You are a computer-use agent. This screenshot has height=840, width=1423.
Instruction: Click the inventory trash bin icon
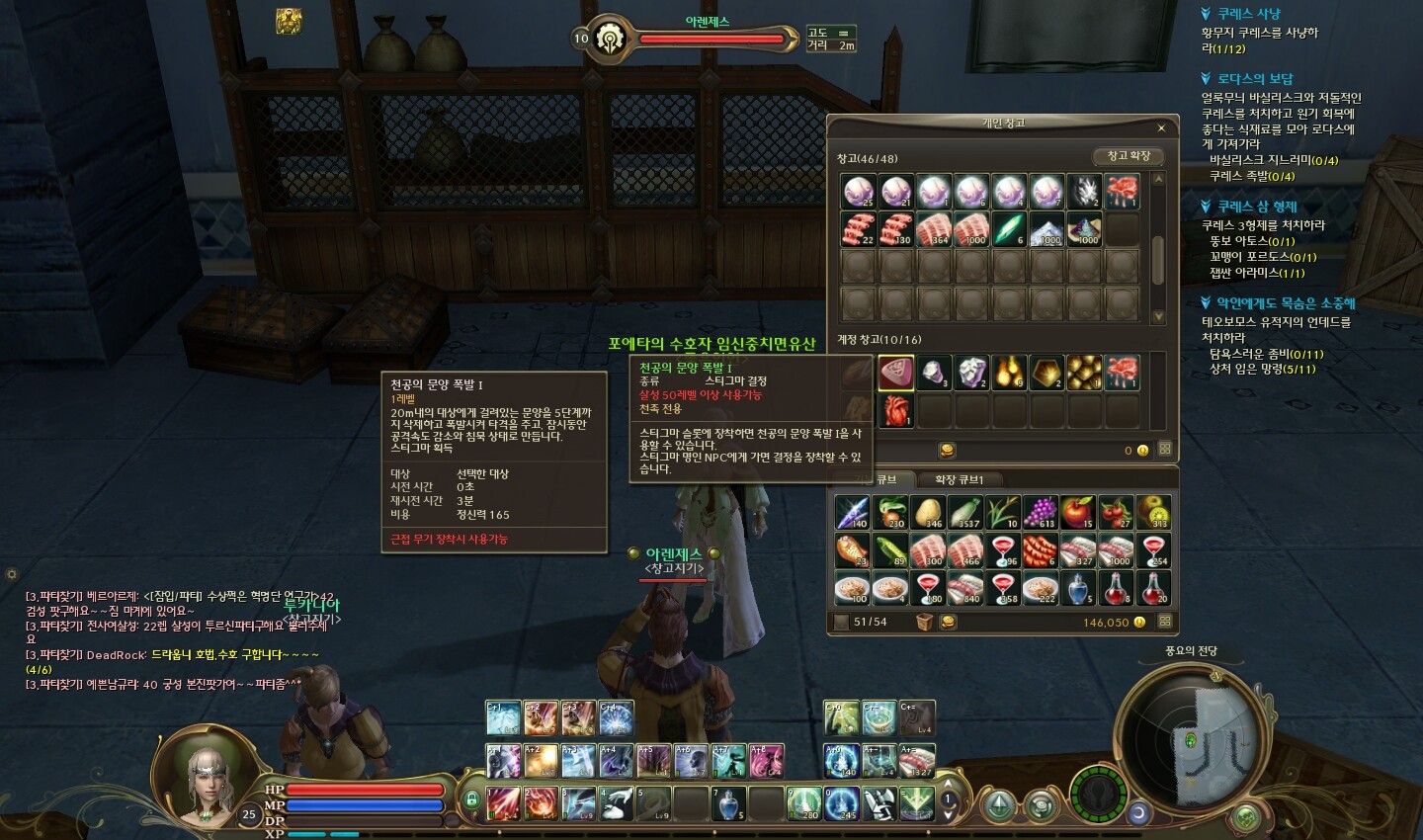tap(924, 622)
